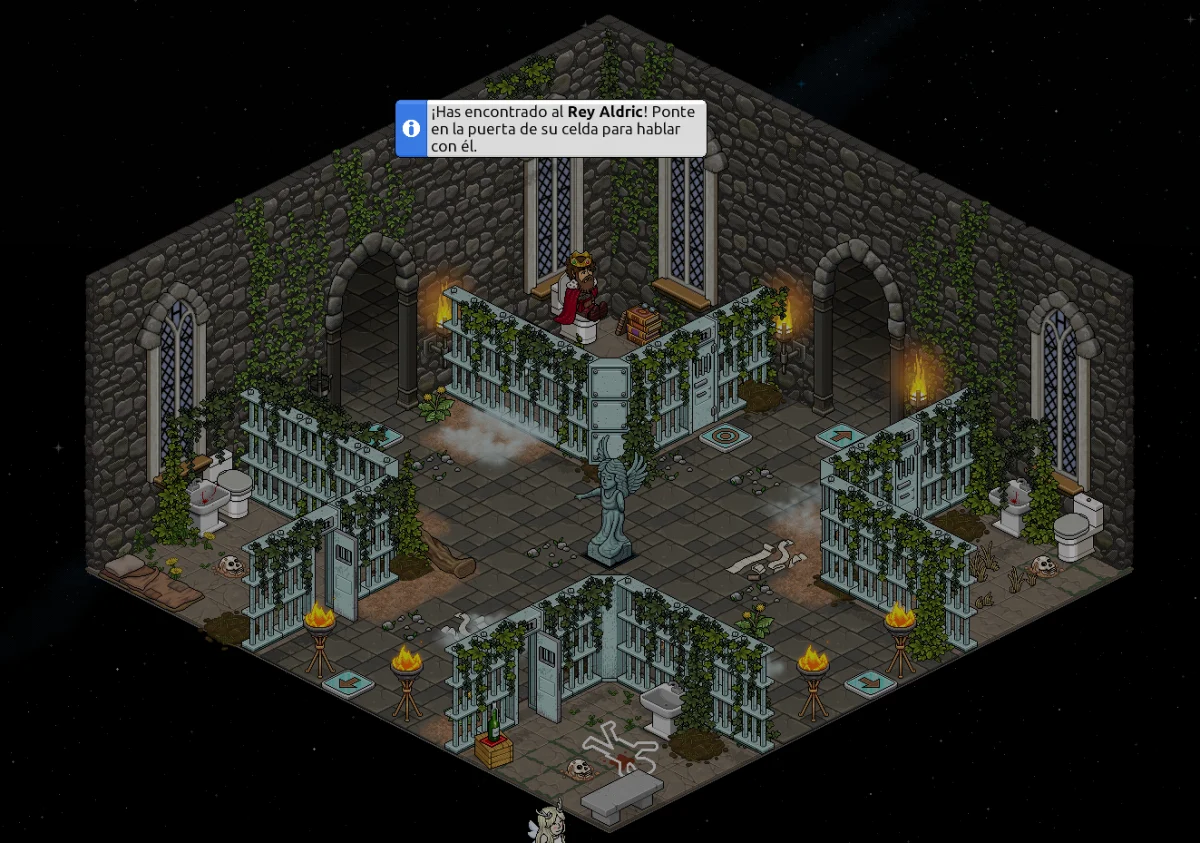Dismiss the Rey Aldric notification bubble
This screenshot has height=843, width=1200.
(x=551, y=128)
